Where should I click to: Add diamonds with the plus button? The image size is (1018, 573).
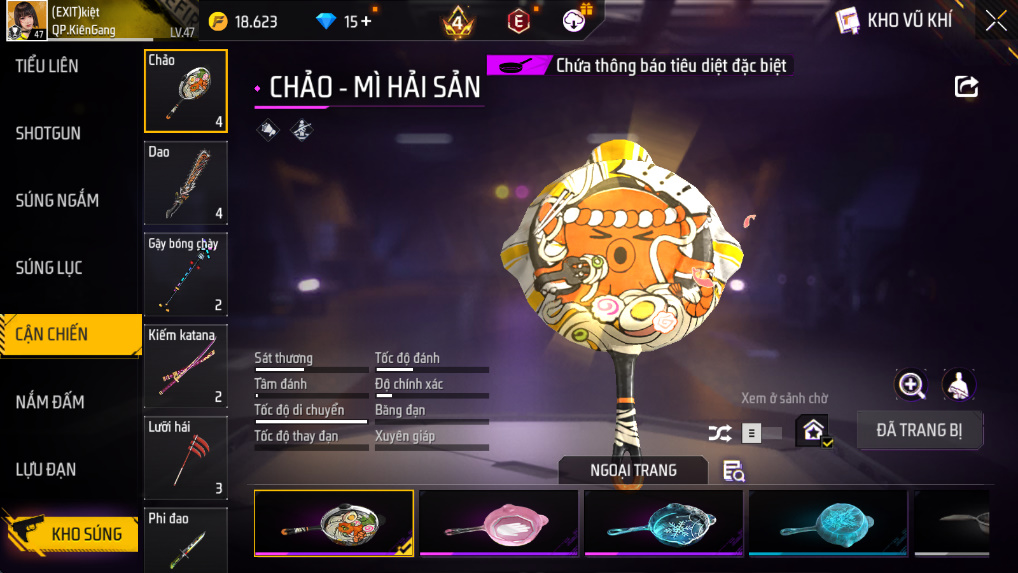(366, 21)
